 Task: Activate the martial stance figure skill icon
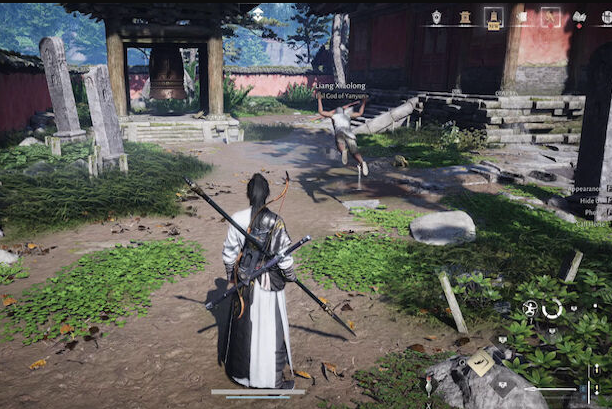[530, 309]
